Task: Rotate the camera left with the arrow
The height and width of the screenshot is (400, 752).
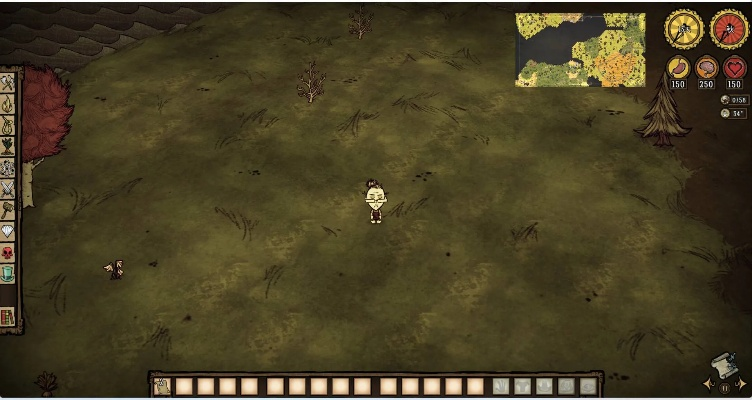Action: [x=708, y=385]
